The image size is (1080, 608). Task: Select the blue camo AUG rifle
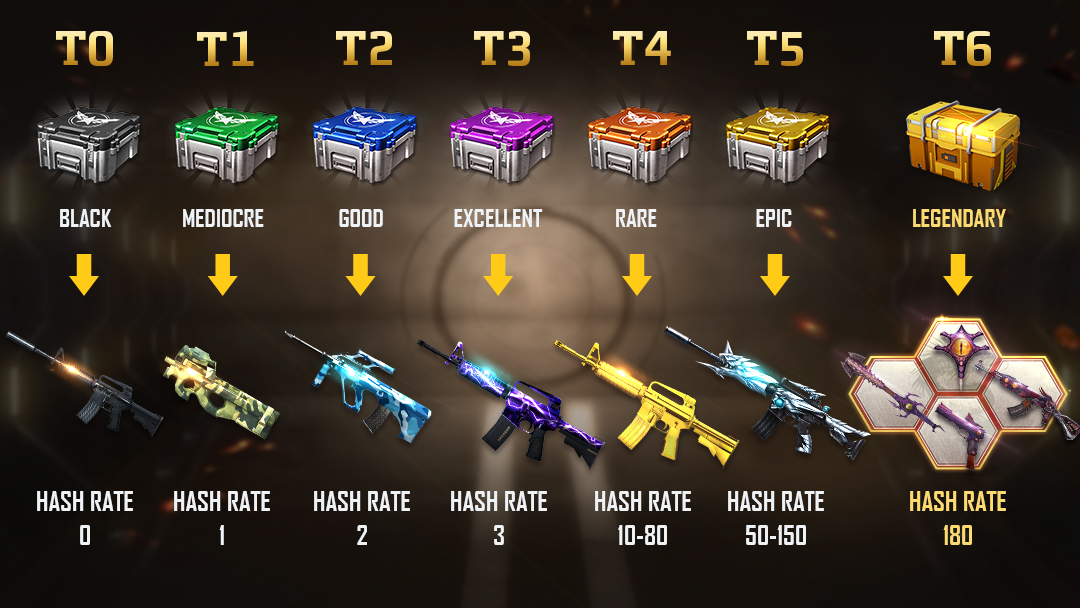click(x=360, y=390)
